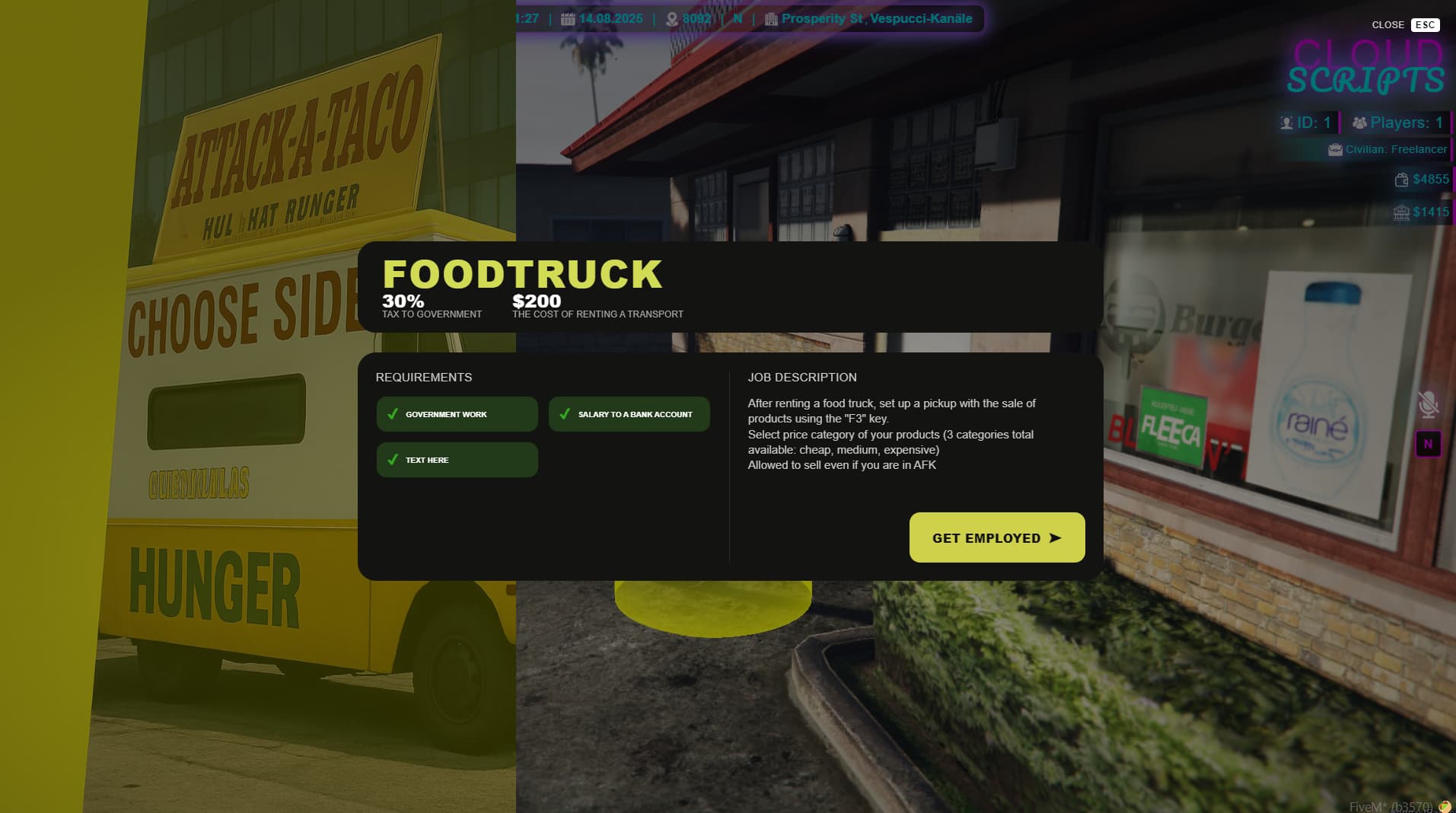This screenshot has width=1456, height=813.
Task: Click the 30% tax to government value
Action: pos(402,301)
